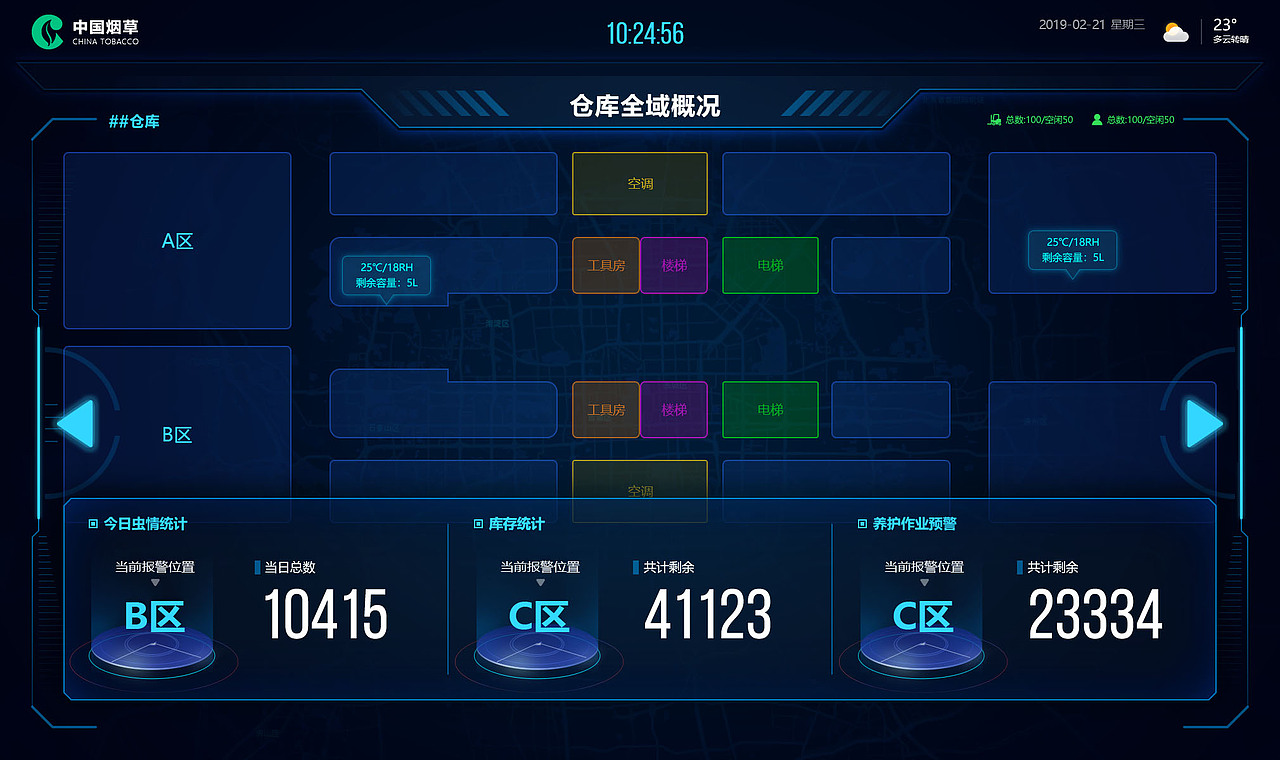Select the B区 warehouse zone
Viewport: 1280px width, 760px height.
click(x=176, y=434)
